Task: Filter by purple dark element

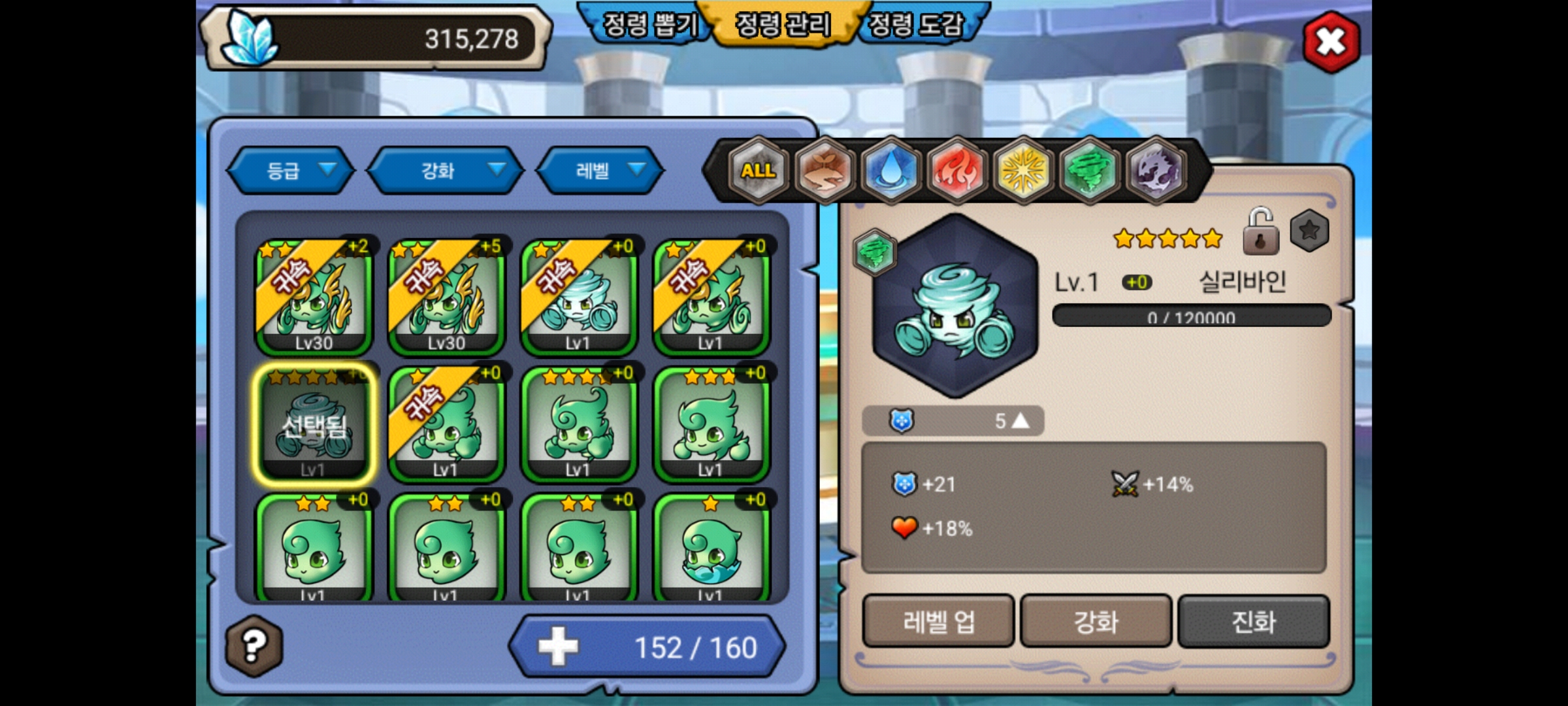Action: pyautogui.click(x=1156, y=171)
